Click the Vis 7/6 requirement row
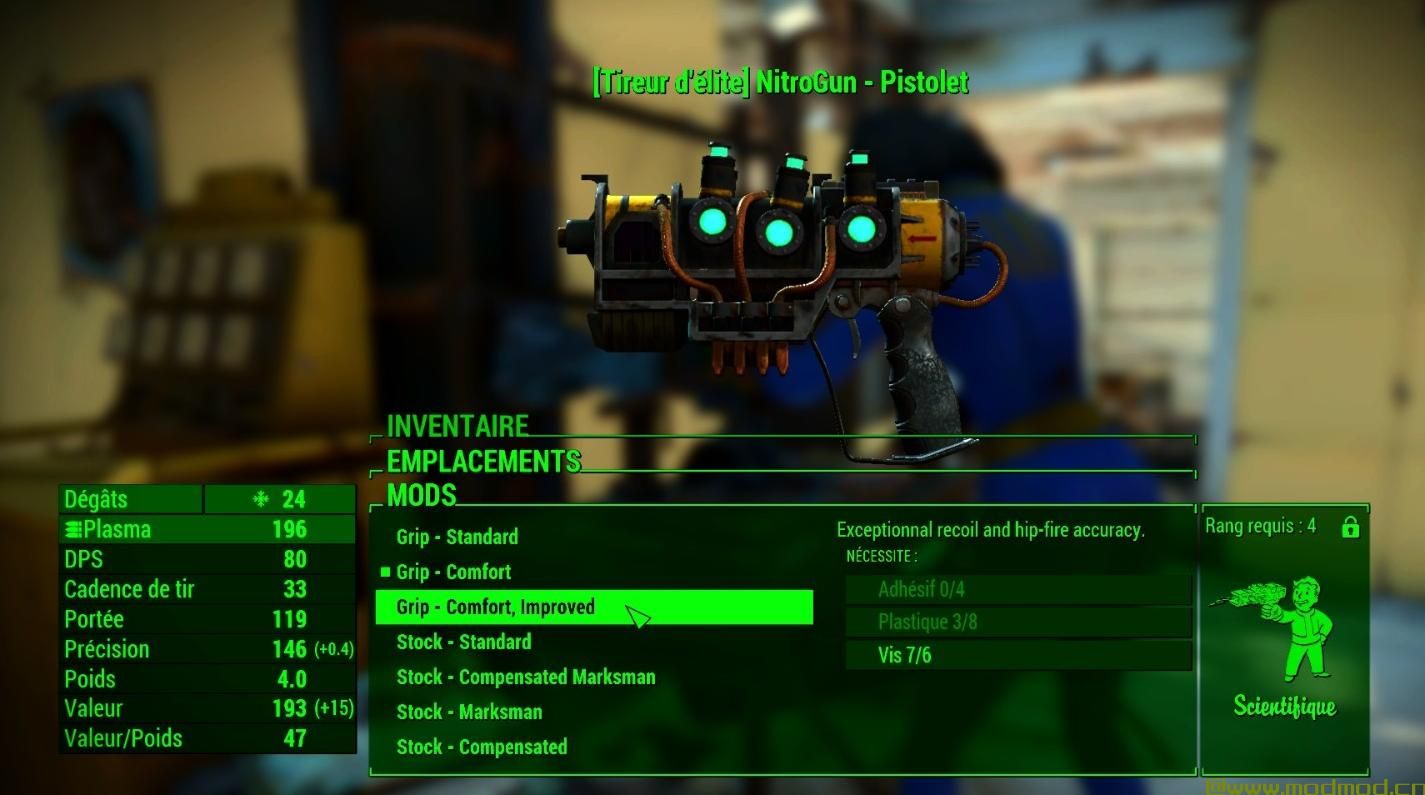Viewport: 1425px width, 795px height. coord(1018,655)
